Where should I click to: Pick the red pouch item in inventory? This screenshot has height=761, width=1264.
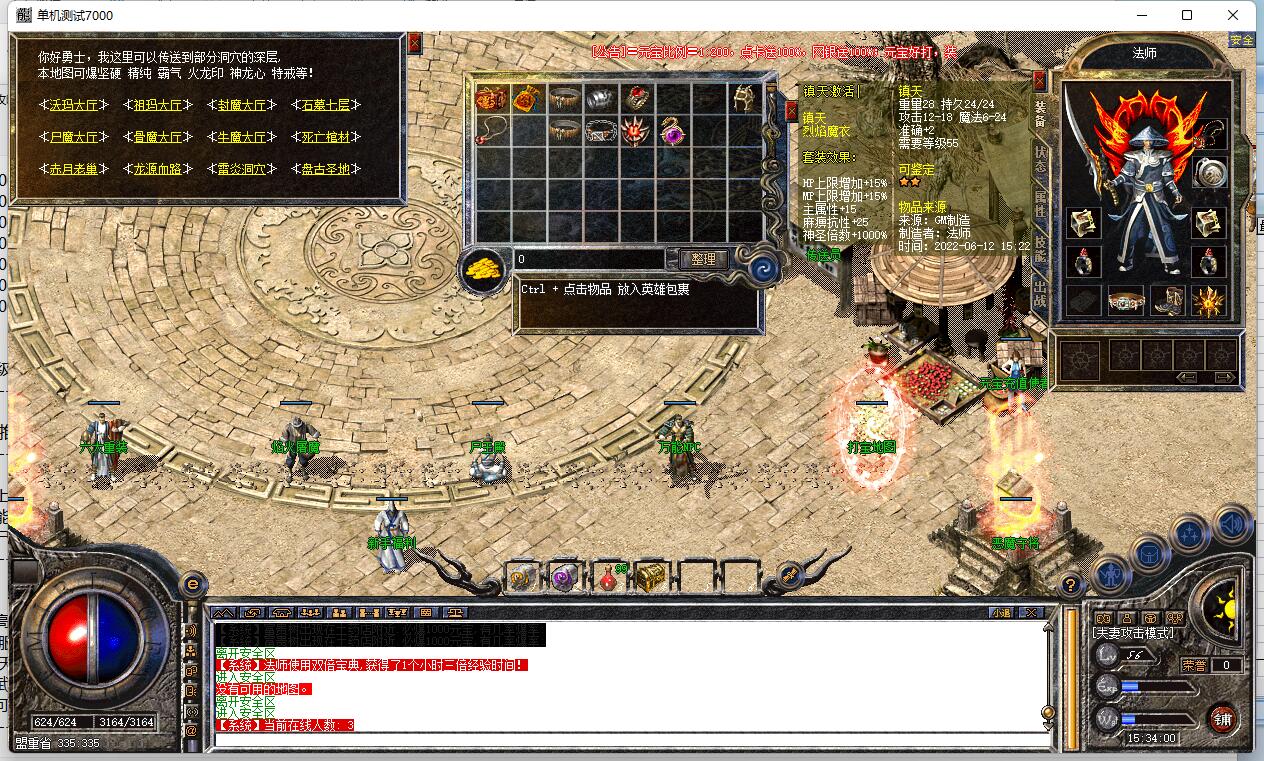tap(526, 98)
